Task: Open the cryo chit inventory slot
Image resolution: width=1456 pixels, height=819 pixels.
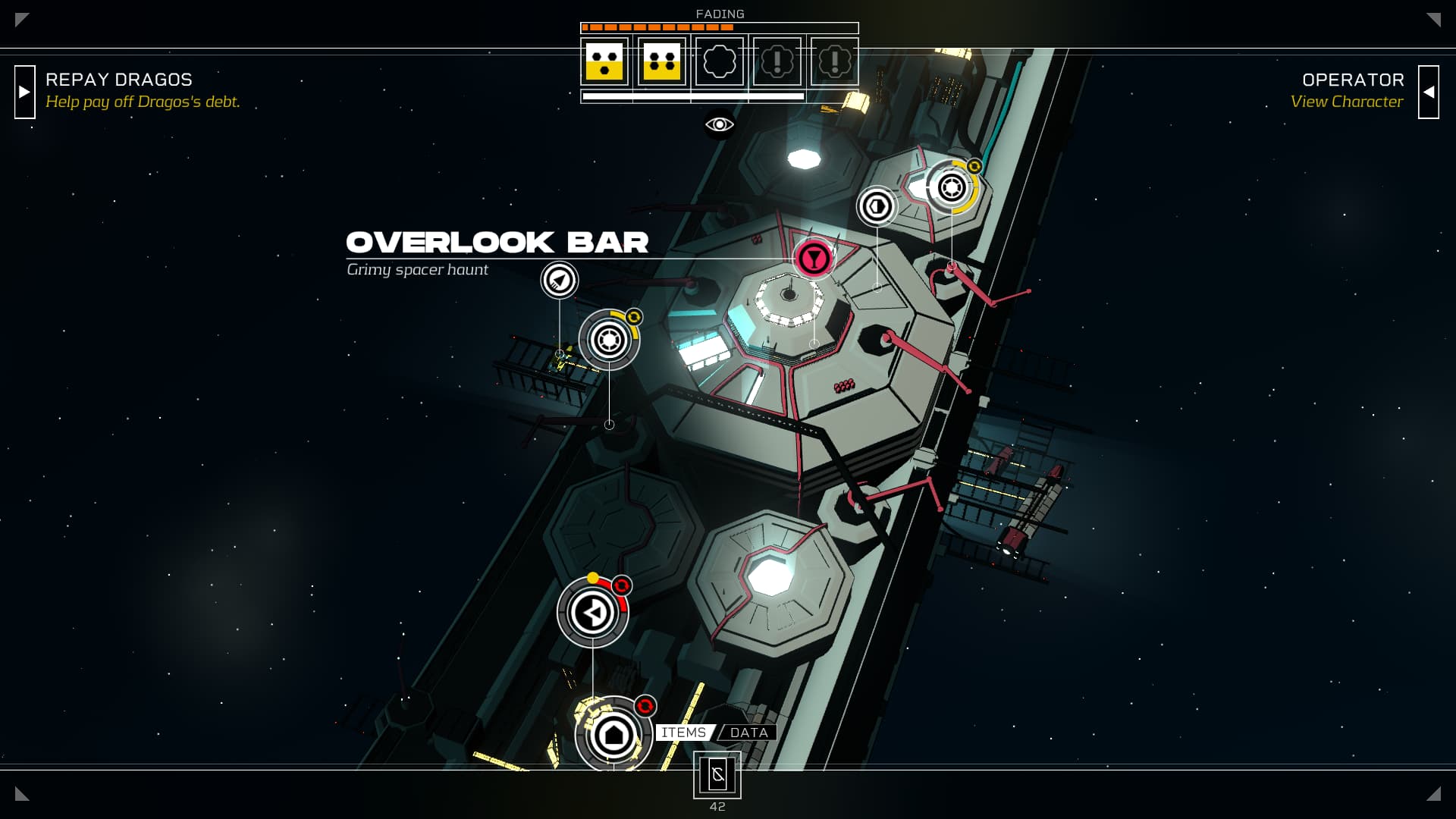Action: click(x=717, y=775)
